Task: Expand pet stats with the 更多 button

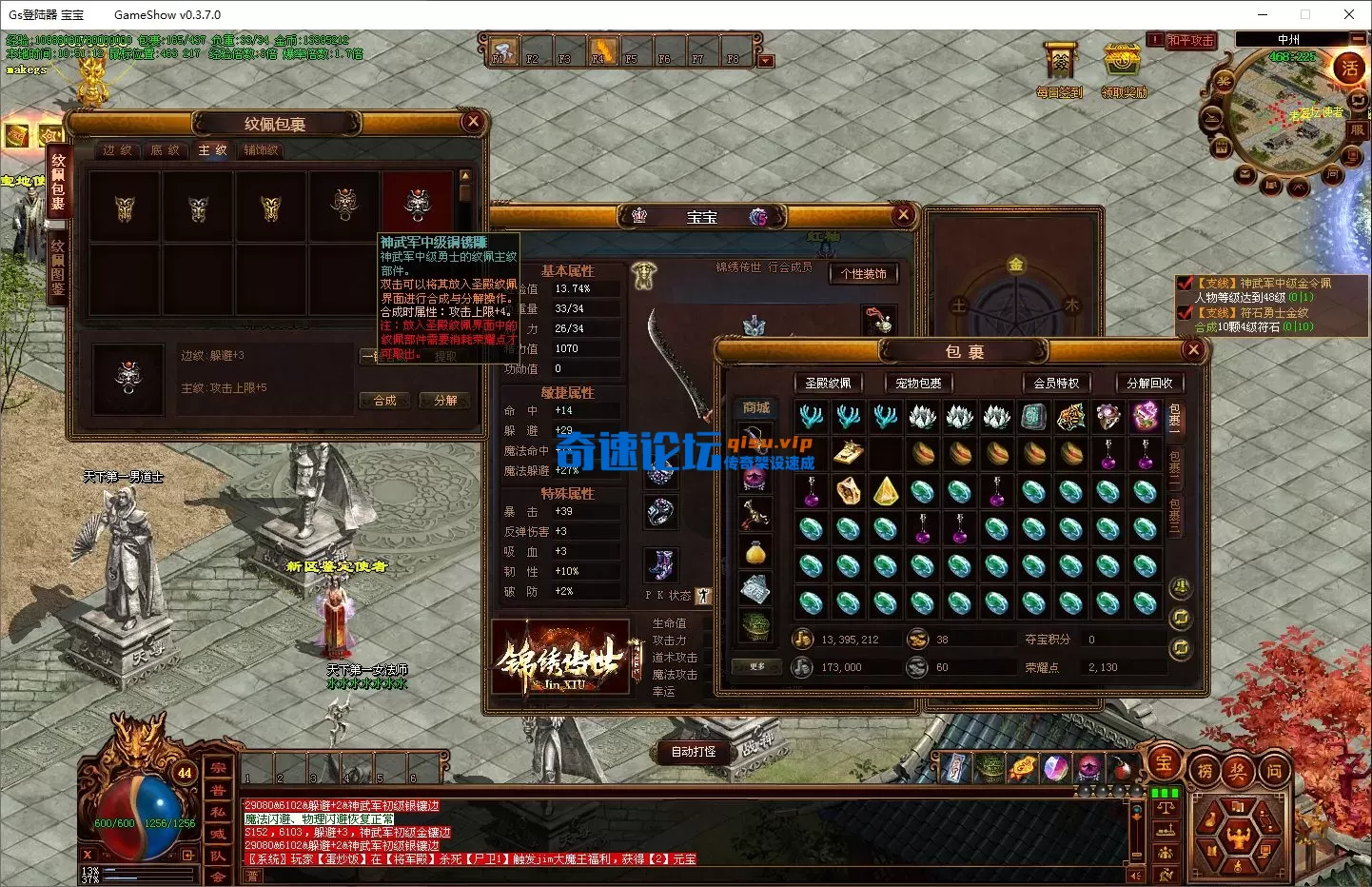Action: [756, 666]
